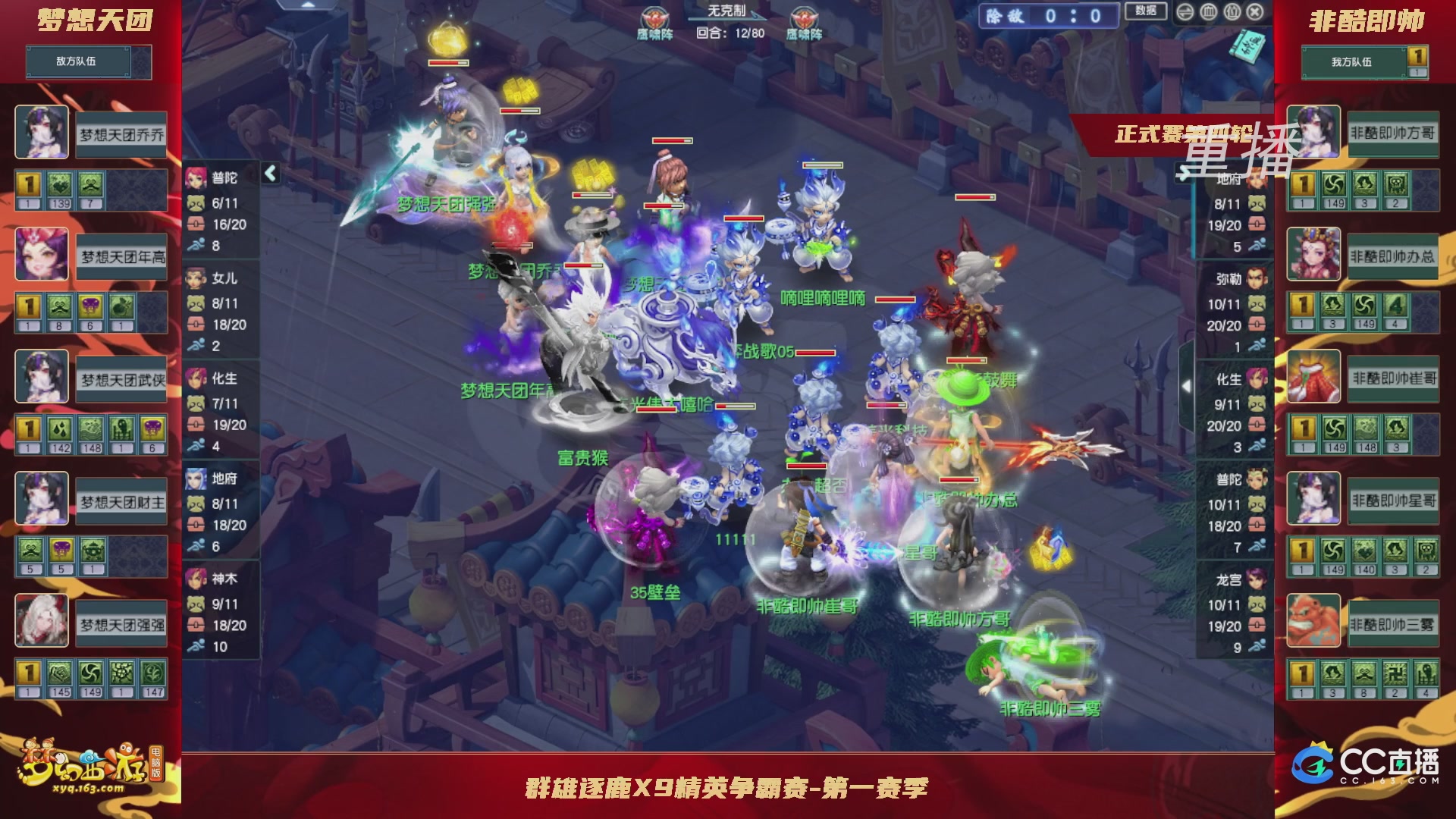1456x819 pixels.
Task: Toggle the swap-arrows icon in the top toolbar
Action: (1185, 12)
